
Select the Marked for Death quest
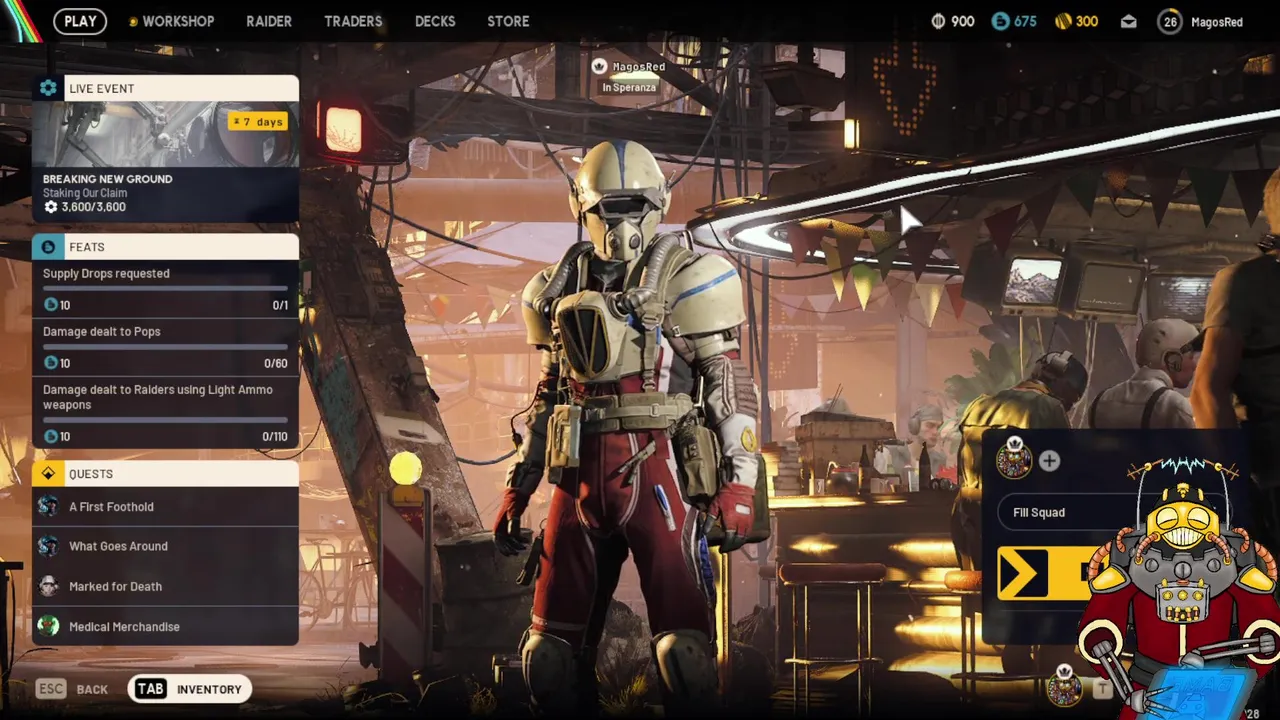click(x=165, y=587)
